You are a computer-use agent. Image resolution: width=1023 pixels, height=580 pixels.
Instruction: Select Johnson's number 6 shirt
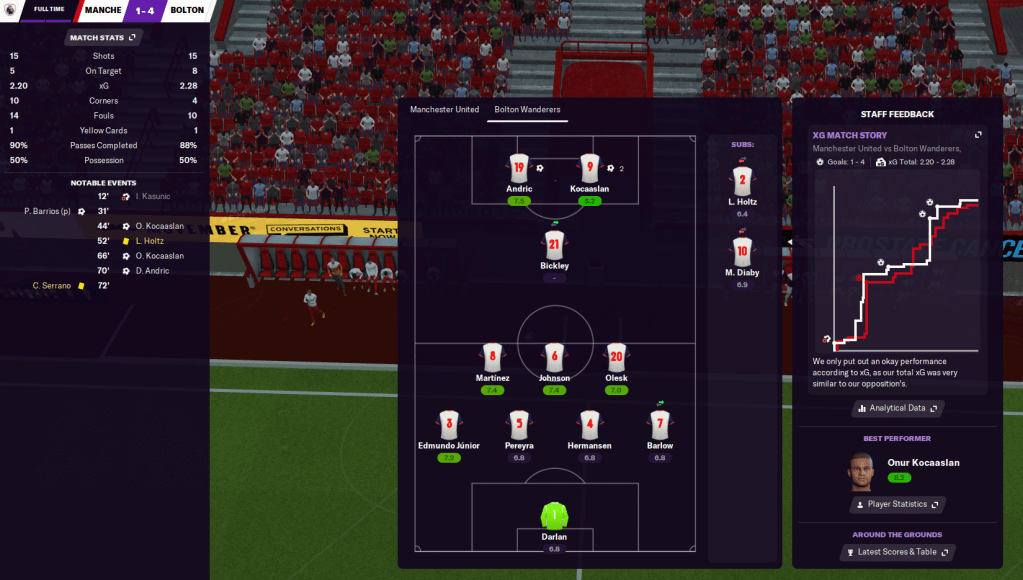point(554,358)
